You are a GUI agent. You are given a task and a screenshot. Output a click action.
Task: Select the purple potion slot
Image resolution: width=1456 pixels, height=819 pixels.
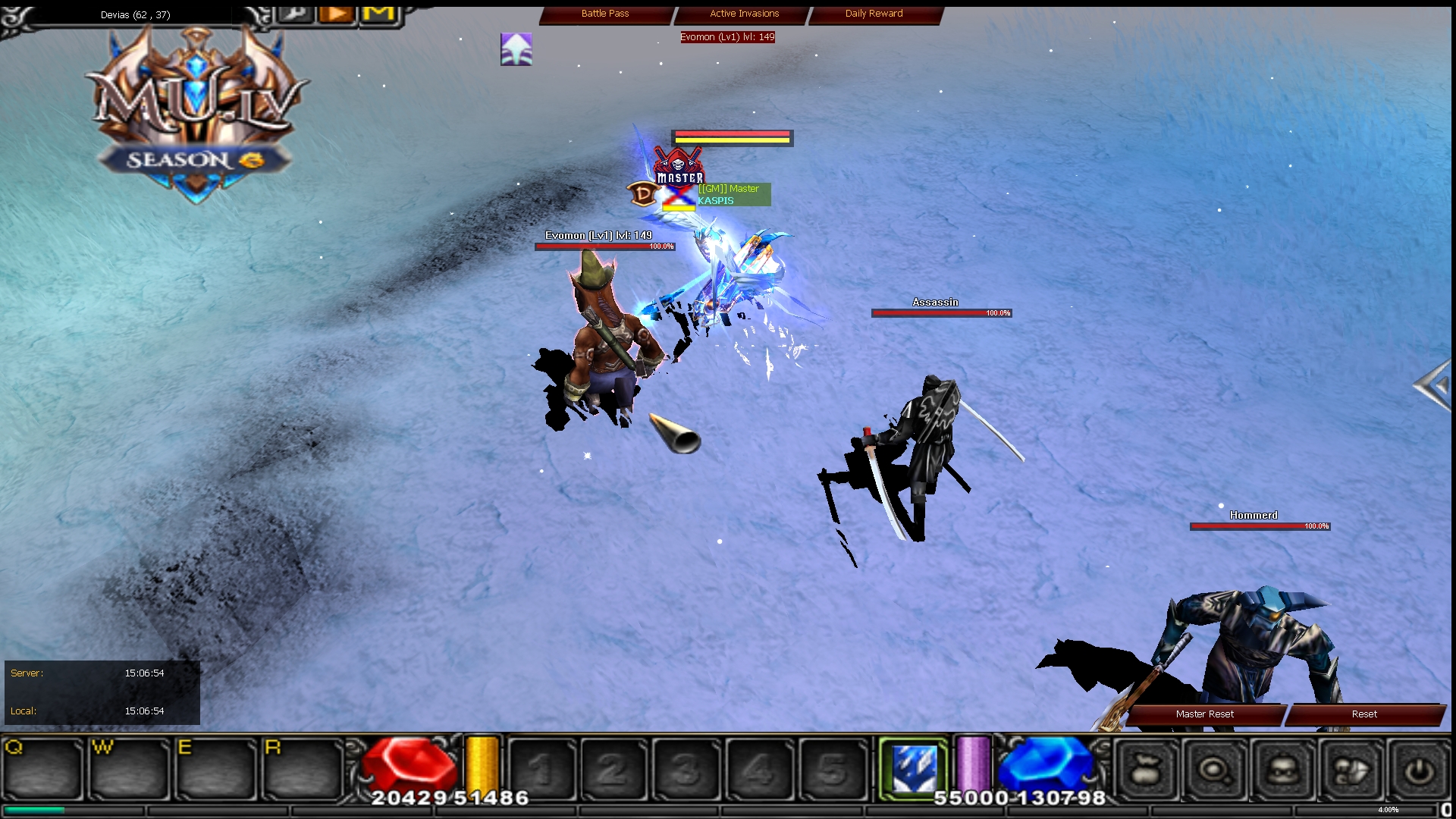click(973, 767)
